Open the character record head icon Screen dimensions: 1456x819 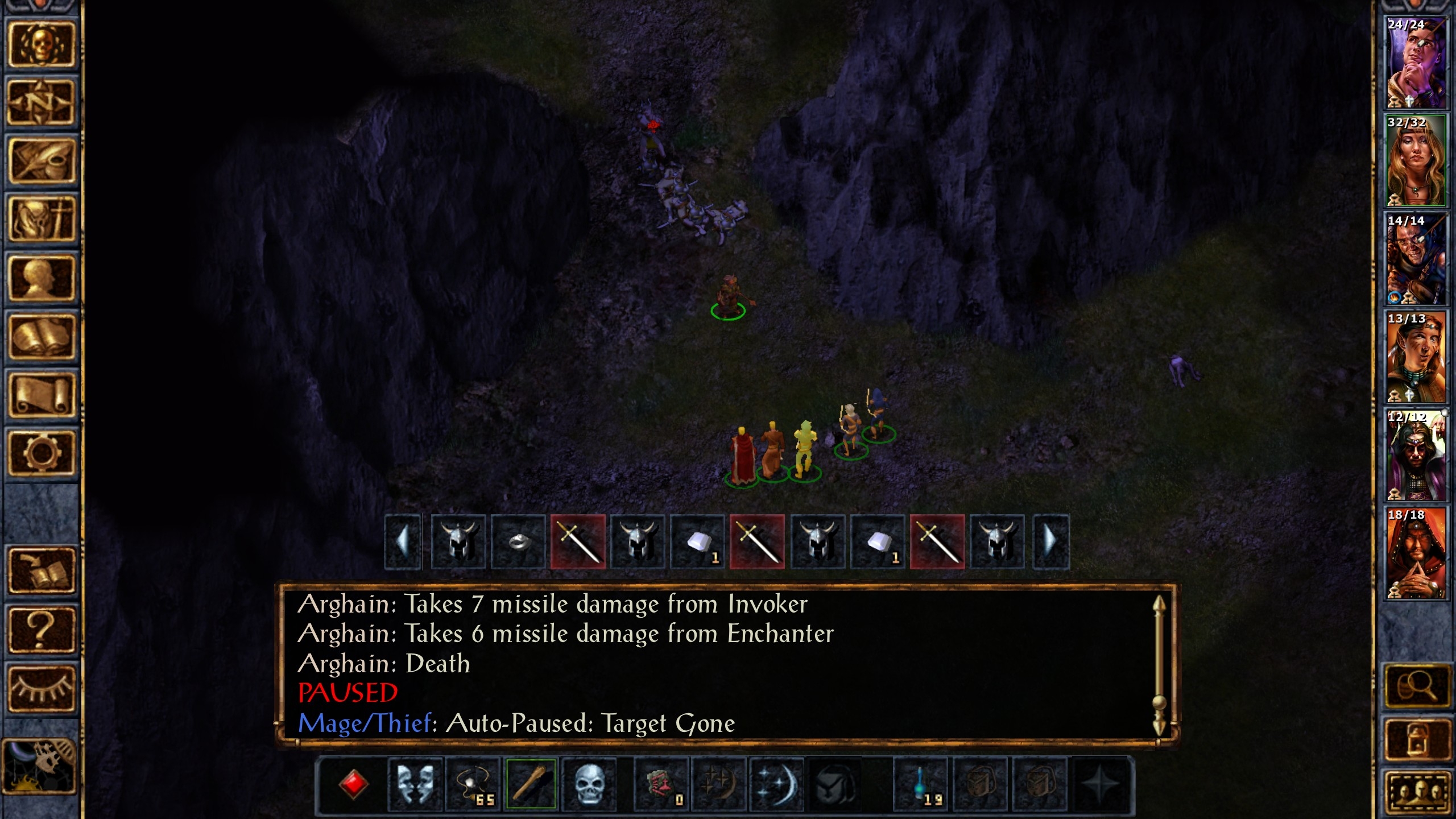pyautogui.click(x=41, y=279)
